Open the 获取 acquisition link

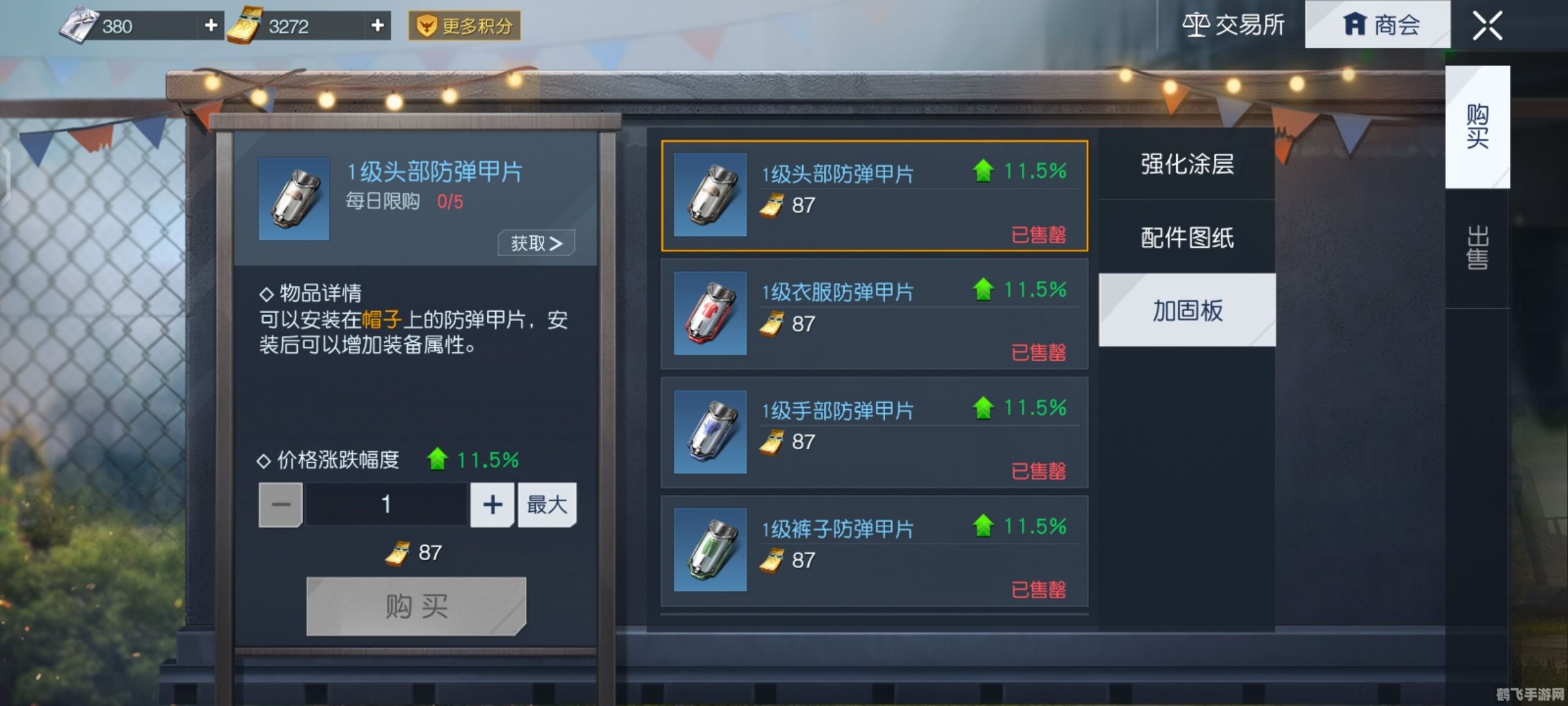coord(535,243)
